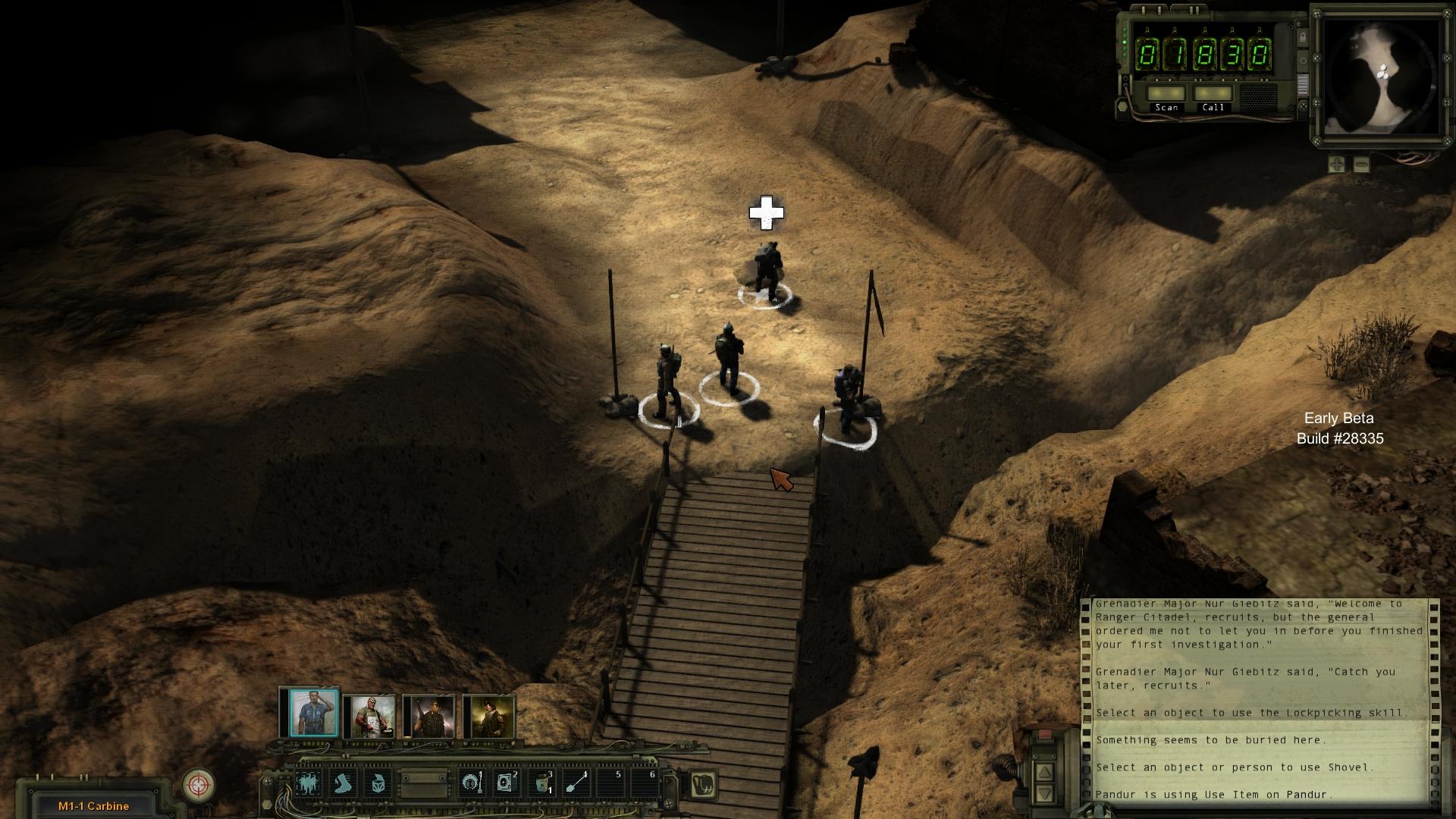Open the crate box icon in the toolbar
Image resolution: width=1456 pixels, height=819 pixels.
(378, 783)
